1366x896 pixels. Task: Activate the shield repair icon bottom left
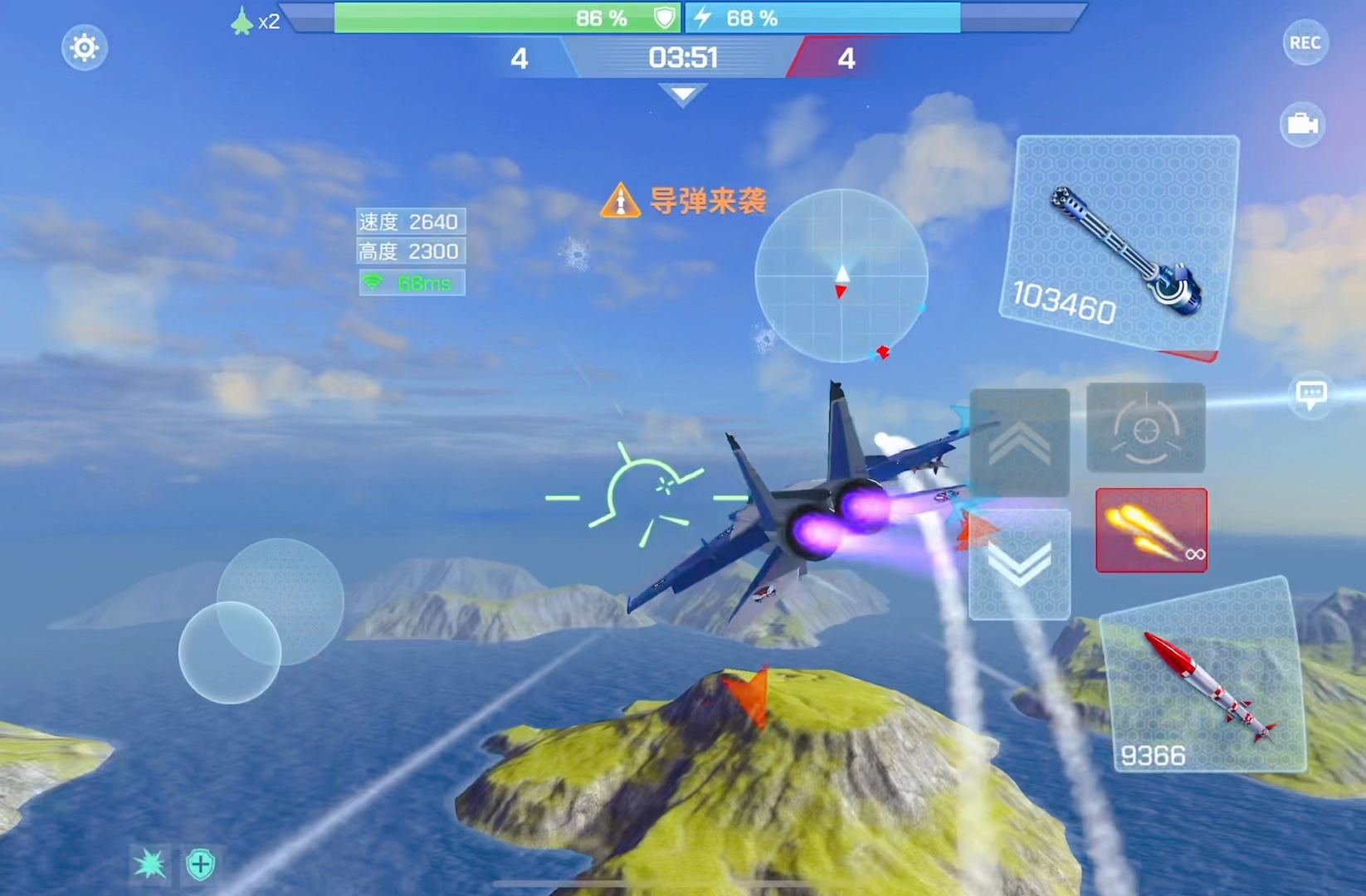click(199, 863)
